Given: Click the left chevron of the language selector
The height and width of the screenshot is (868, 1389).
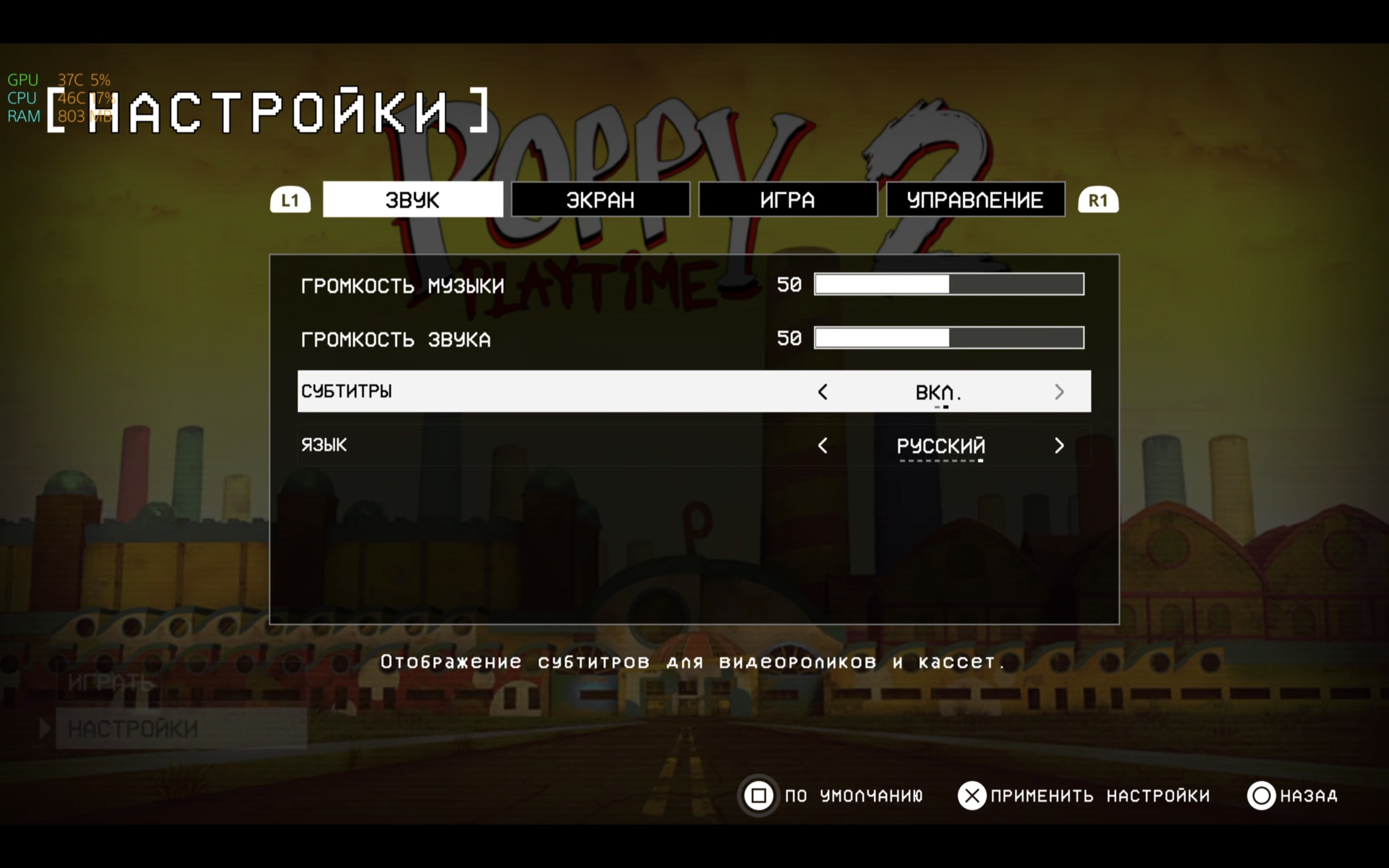Looking at the screenshot, I should click(x=823, y=446).
